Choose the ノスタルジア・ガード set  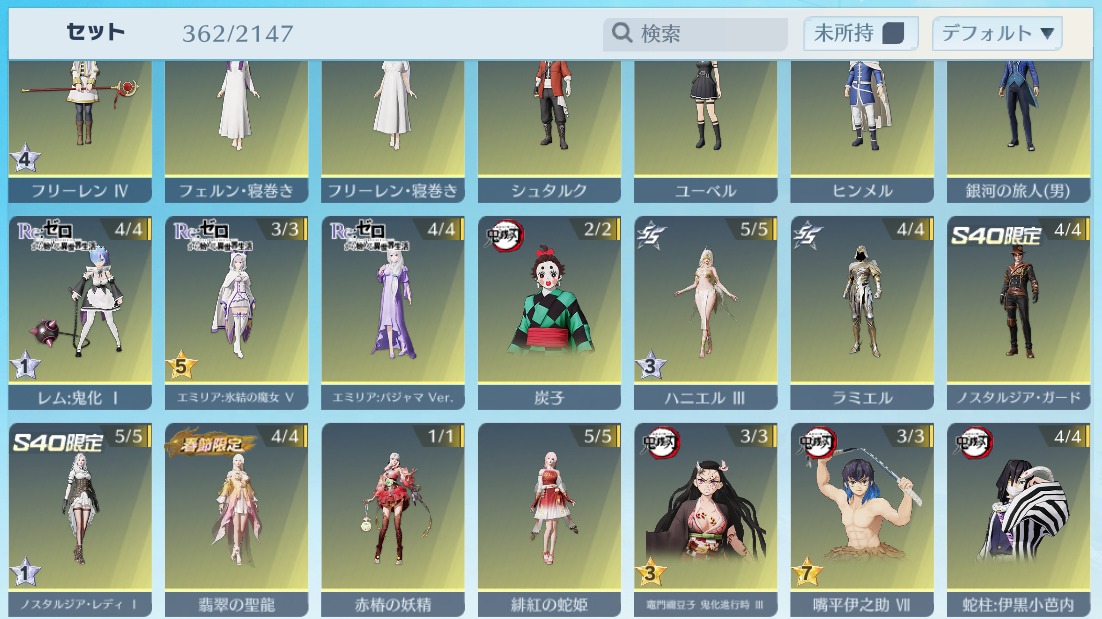point(1018,310)
